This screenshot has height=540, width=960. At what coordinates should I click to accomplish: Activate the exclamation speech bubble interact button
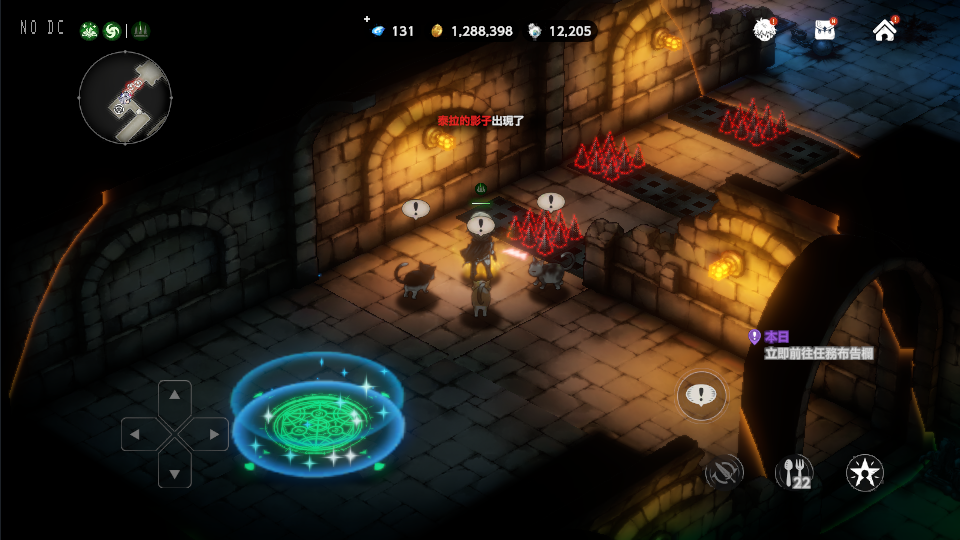click(x=702, y=396)
